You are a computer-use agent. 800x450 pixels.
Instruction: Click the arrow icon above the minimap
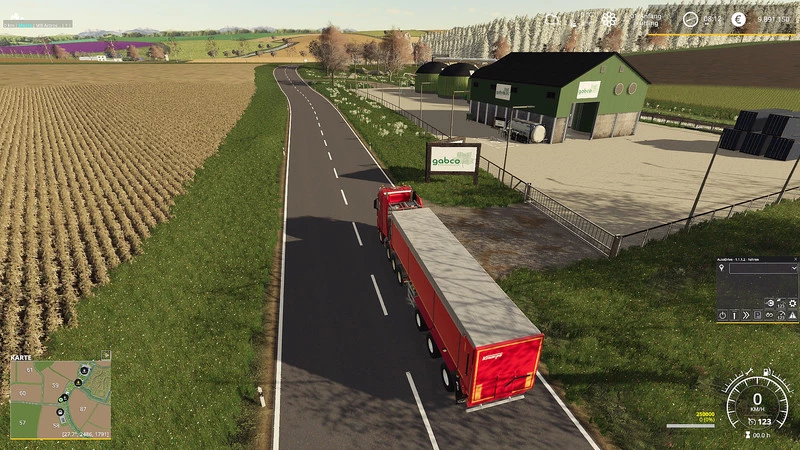pos(105,354)
